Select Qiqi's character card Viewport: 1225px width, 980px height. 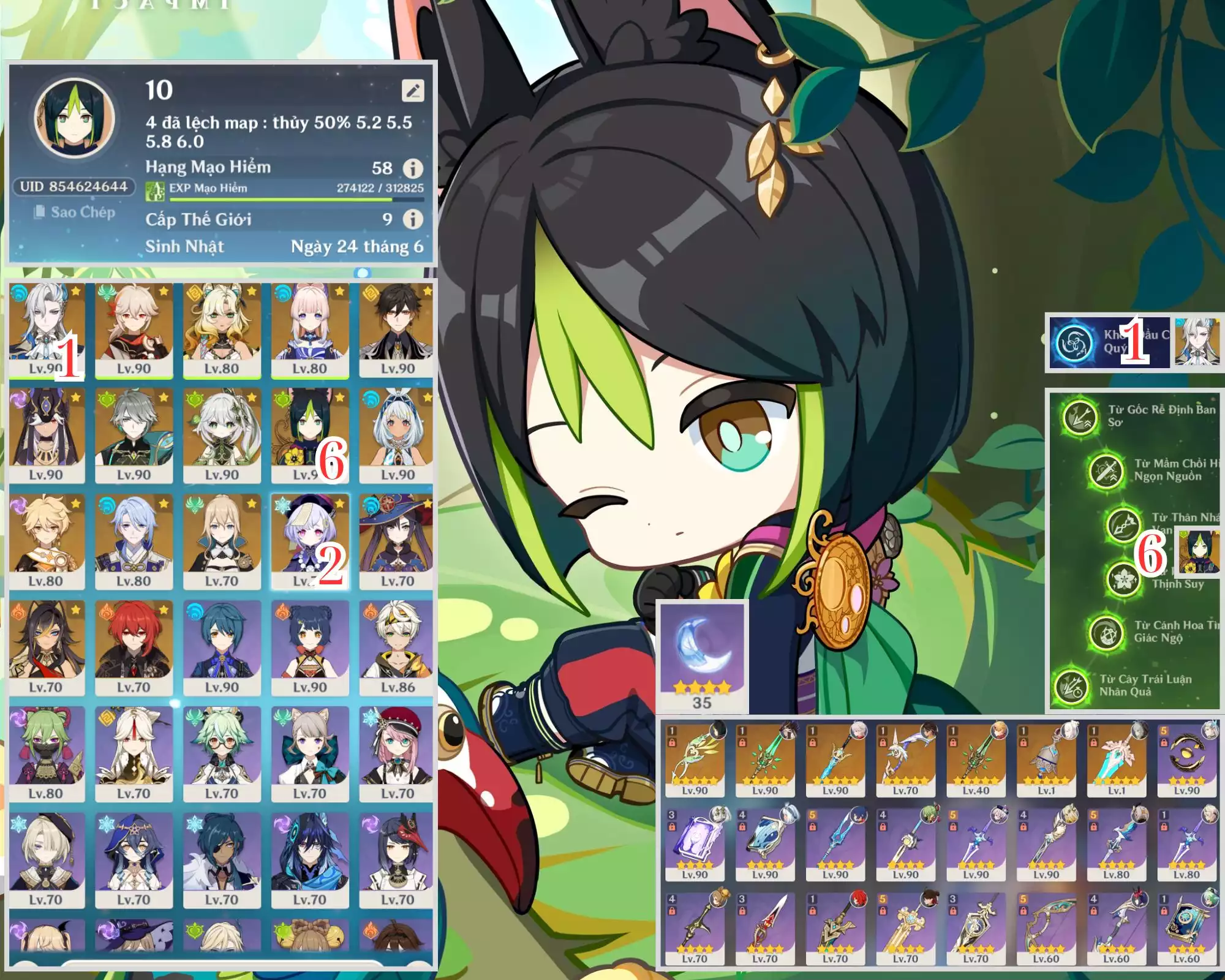click(x=309, y=541)
